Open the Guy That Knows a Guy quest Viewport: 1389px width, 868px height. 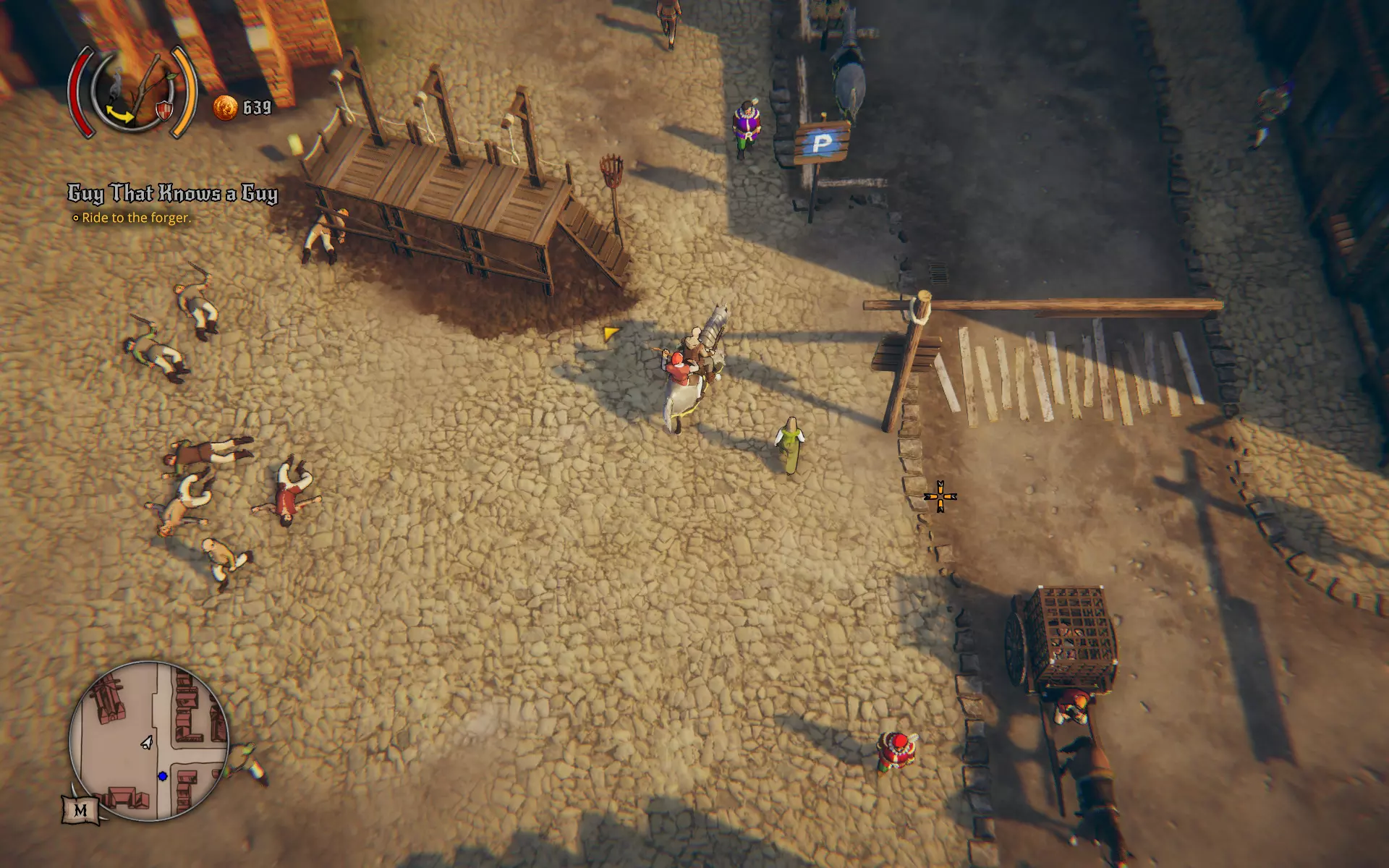[x=173, y=193]
